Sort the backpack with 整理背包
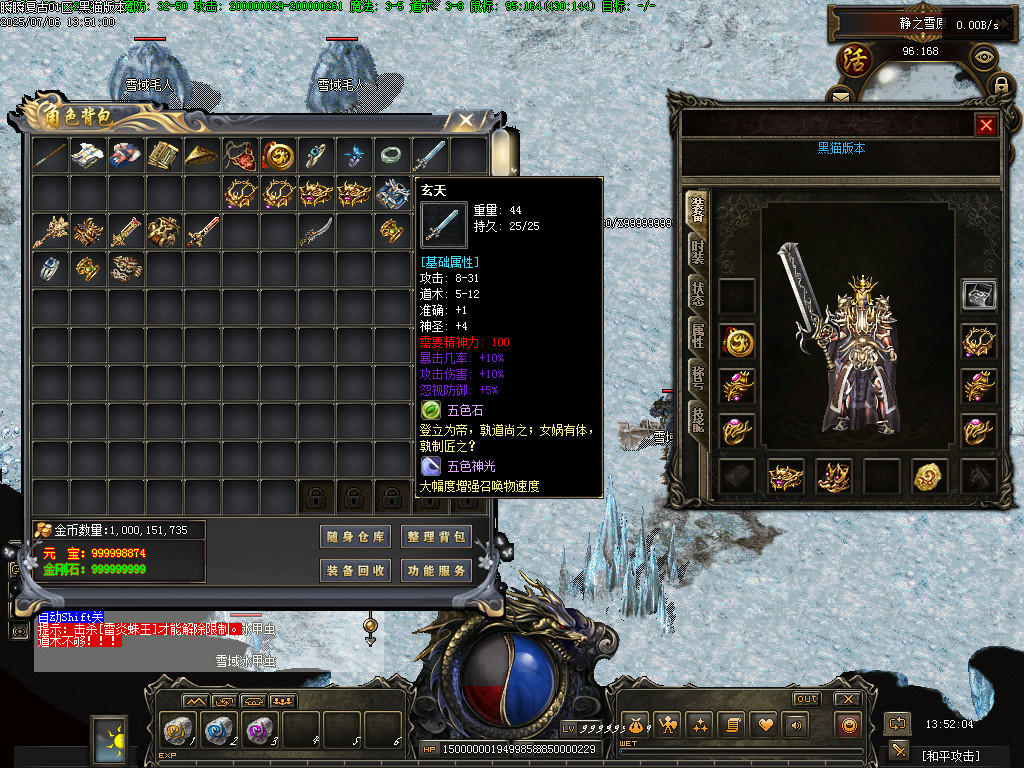The width and height of the screenshot is (1024, 768). 435,537
